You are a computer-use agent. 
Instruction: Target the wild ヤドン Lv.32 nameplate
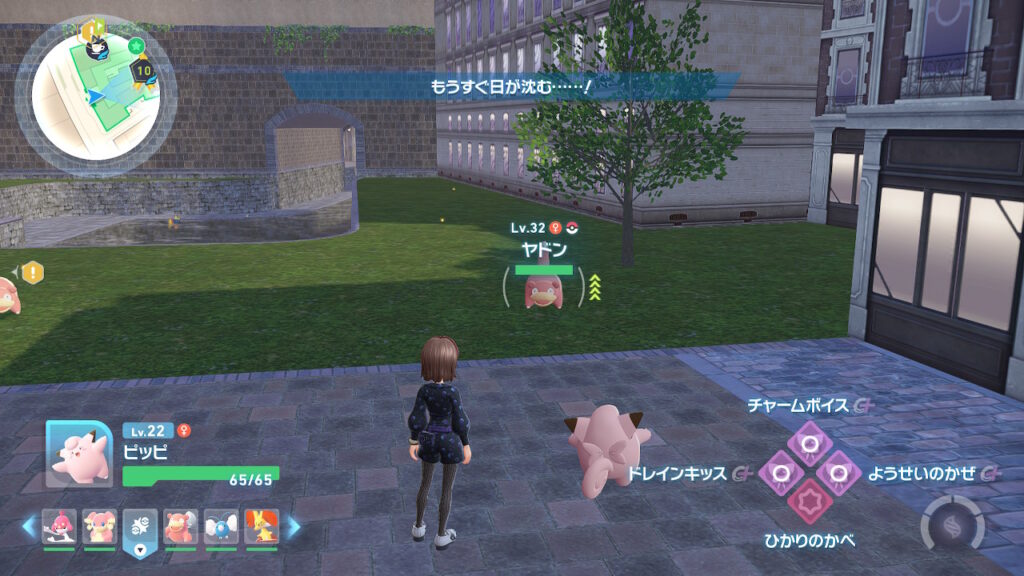[x=544, y=248]
